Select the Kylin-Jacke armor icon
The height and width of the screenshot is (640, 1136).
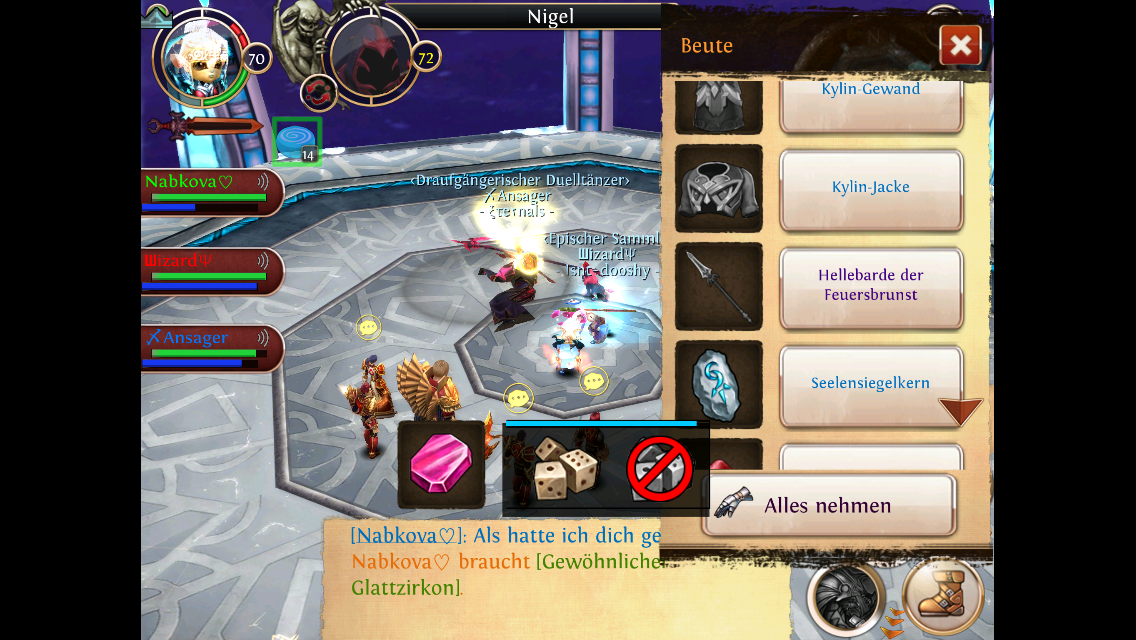[x=719, y=189]
